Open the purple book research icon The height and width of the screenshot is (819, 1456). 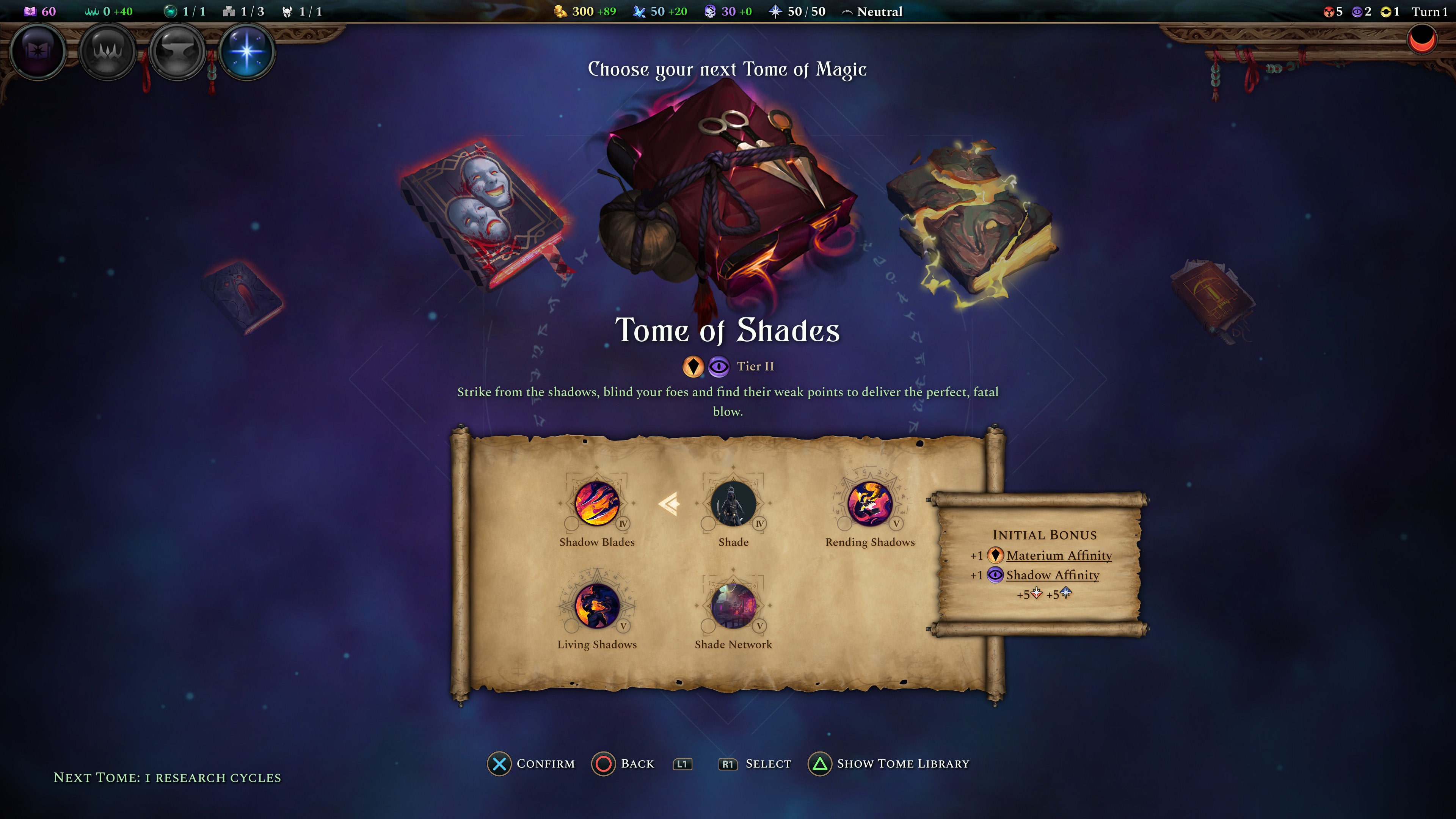(38, 52)
